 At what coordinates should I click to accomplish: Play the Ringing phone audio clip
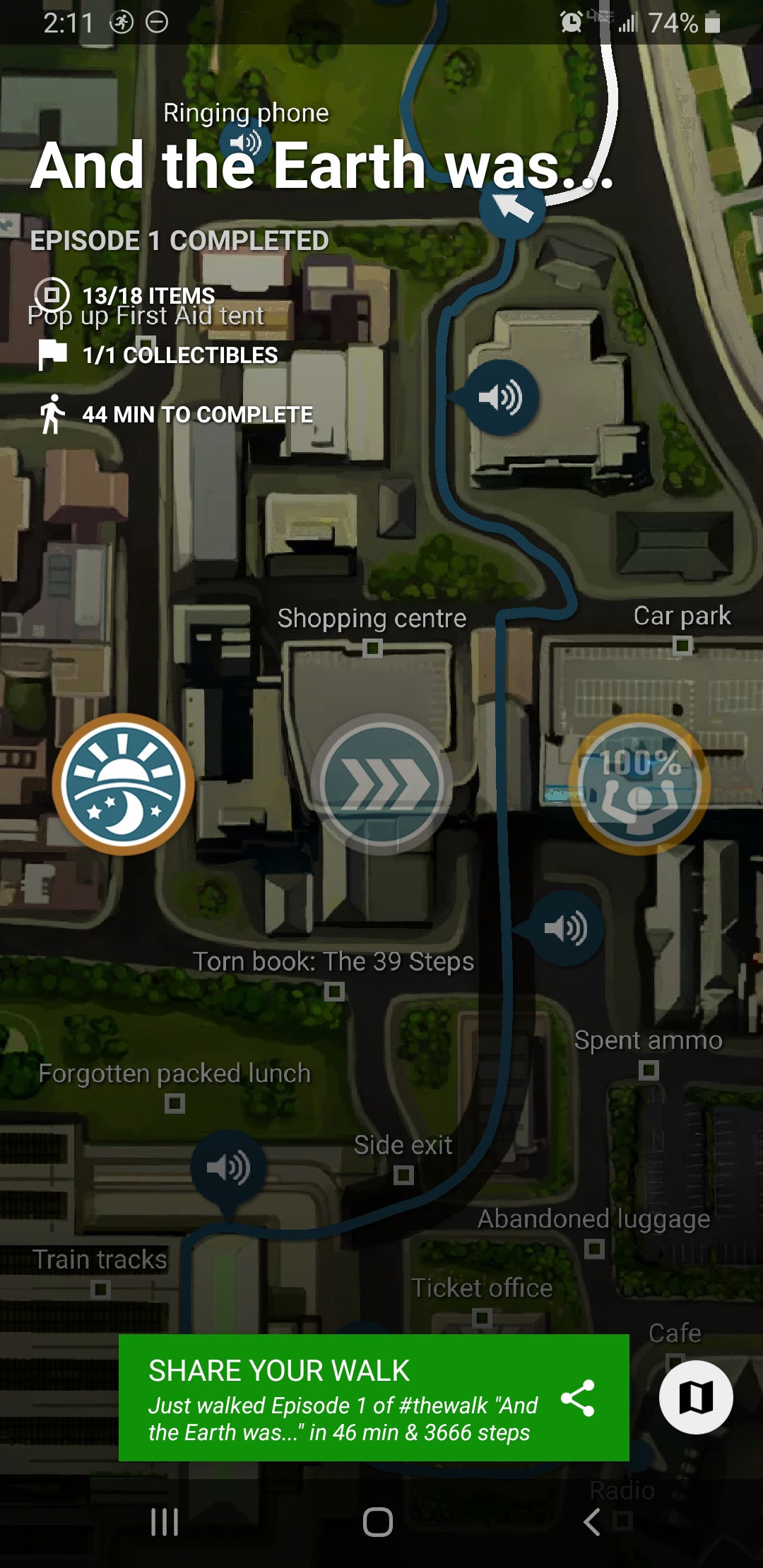(x=244, y=143)
